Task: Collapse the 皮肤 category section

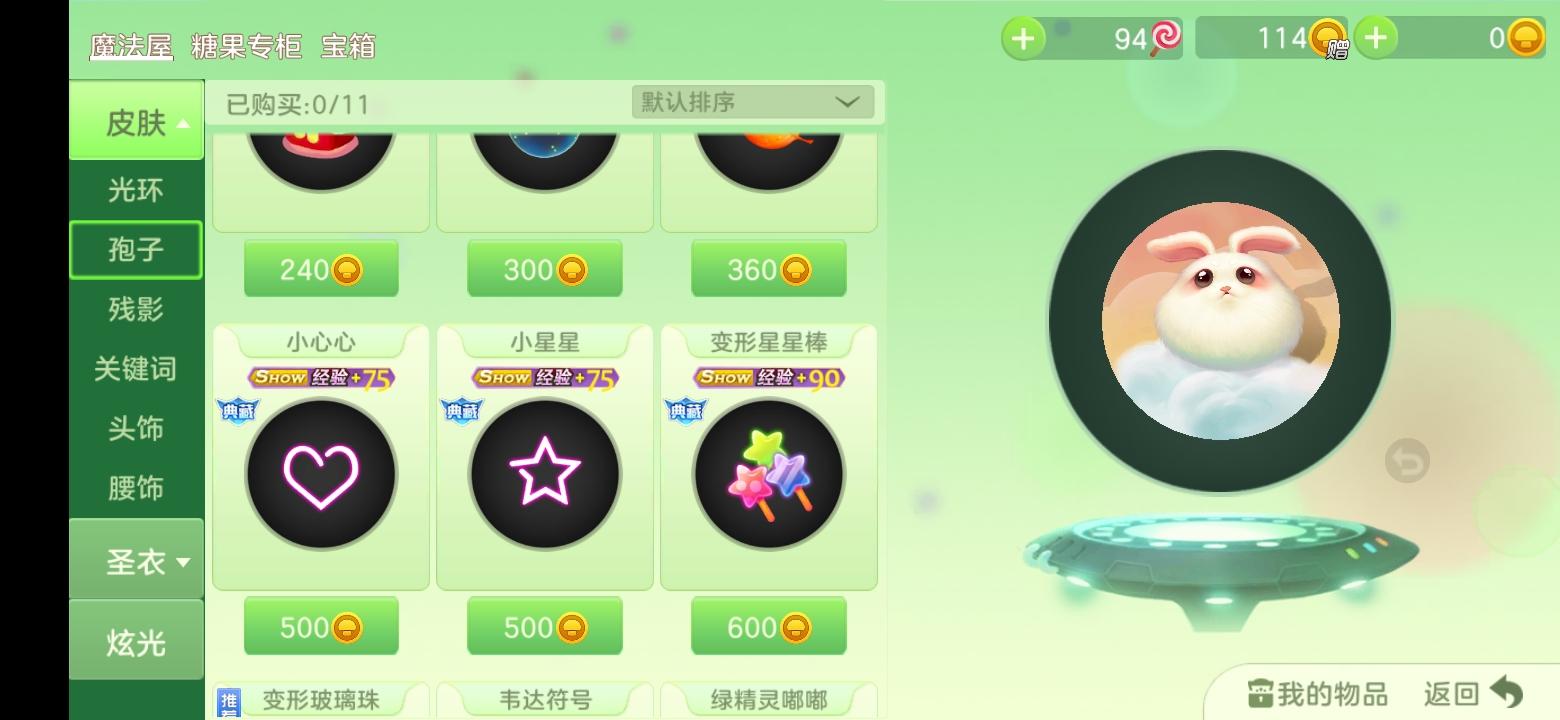Action: click(x=136, y=118)
